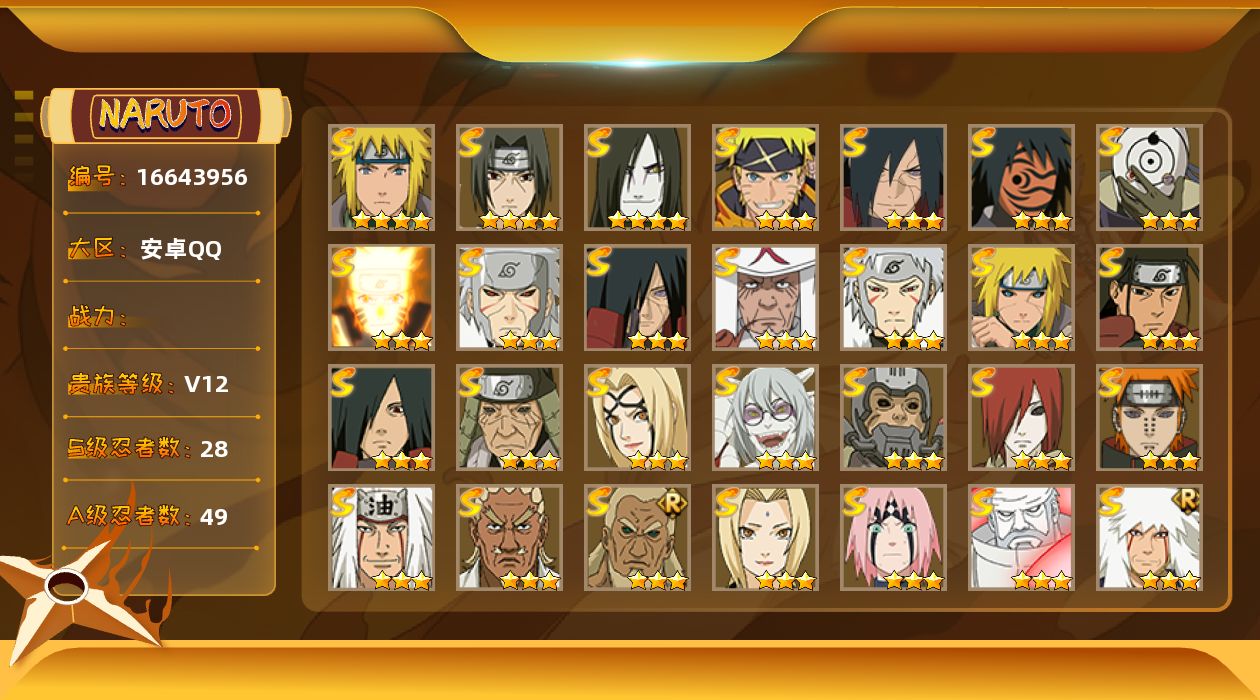The width and height of the screenshot is (1260, 700).
Task: Choose orange-haired Pain with face piercings
Action: [x=1150, y=418]
